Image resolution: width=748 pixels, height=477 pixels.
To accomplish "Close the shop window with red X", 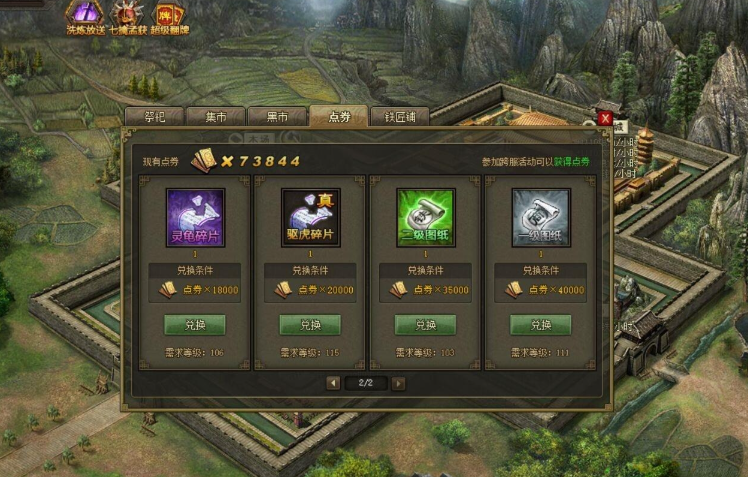I will [x=605, y=118].
